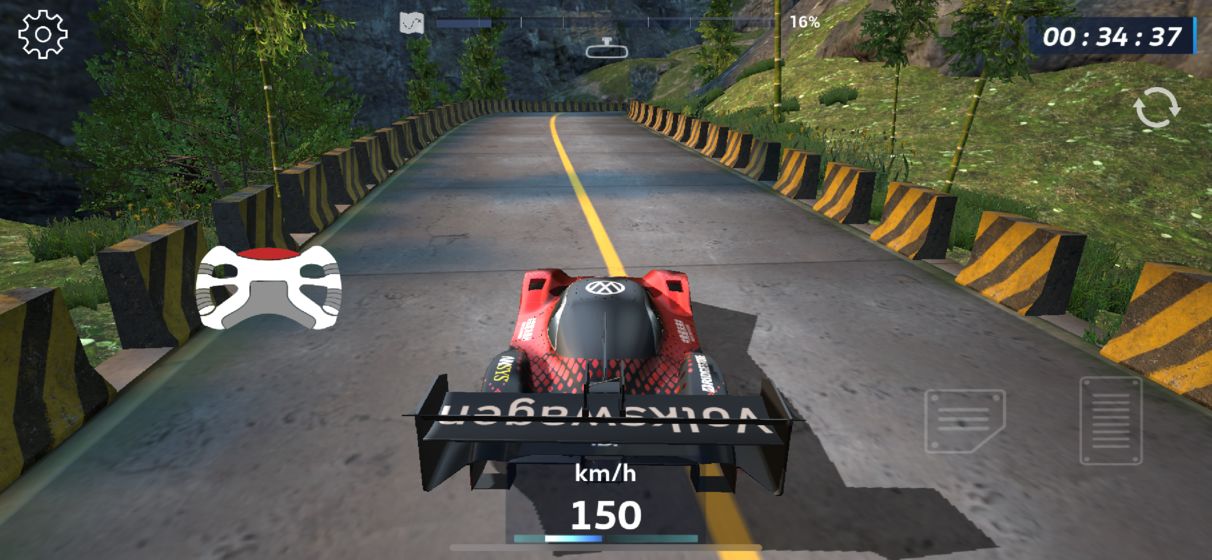1212x560 pixels.
Task: Tap the tall accelerator pedal
Action: tap(1110, 421)
